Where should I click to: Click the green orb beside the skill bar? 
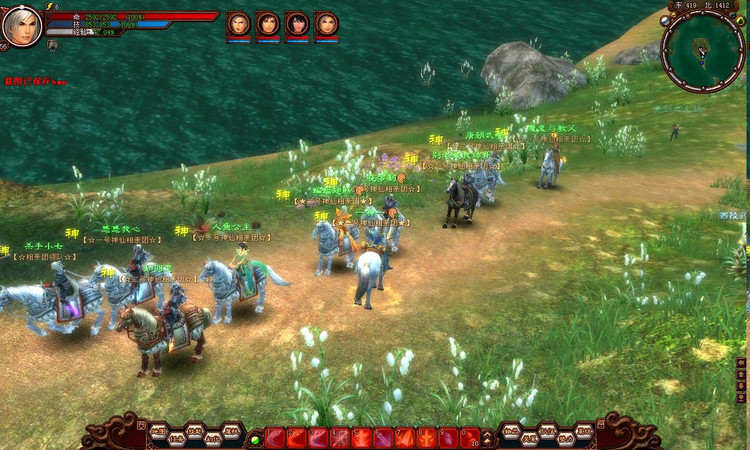256,438
